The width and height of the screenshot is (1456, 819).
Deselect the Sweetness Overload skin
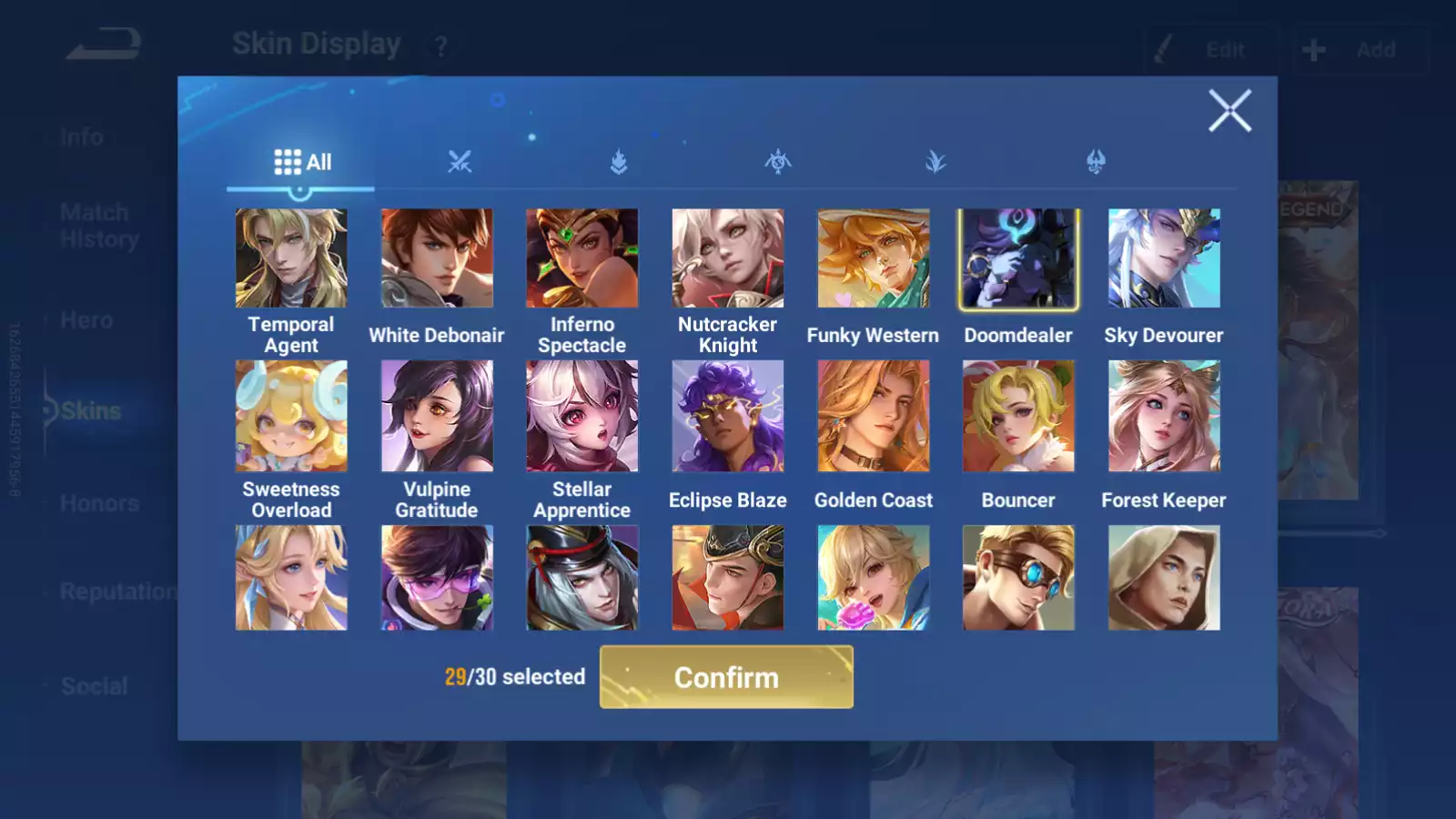click(x=291, y=414)
